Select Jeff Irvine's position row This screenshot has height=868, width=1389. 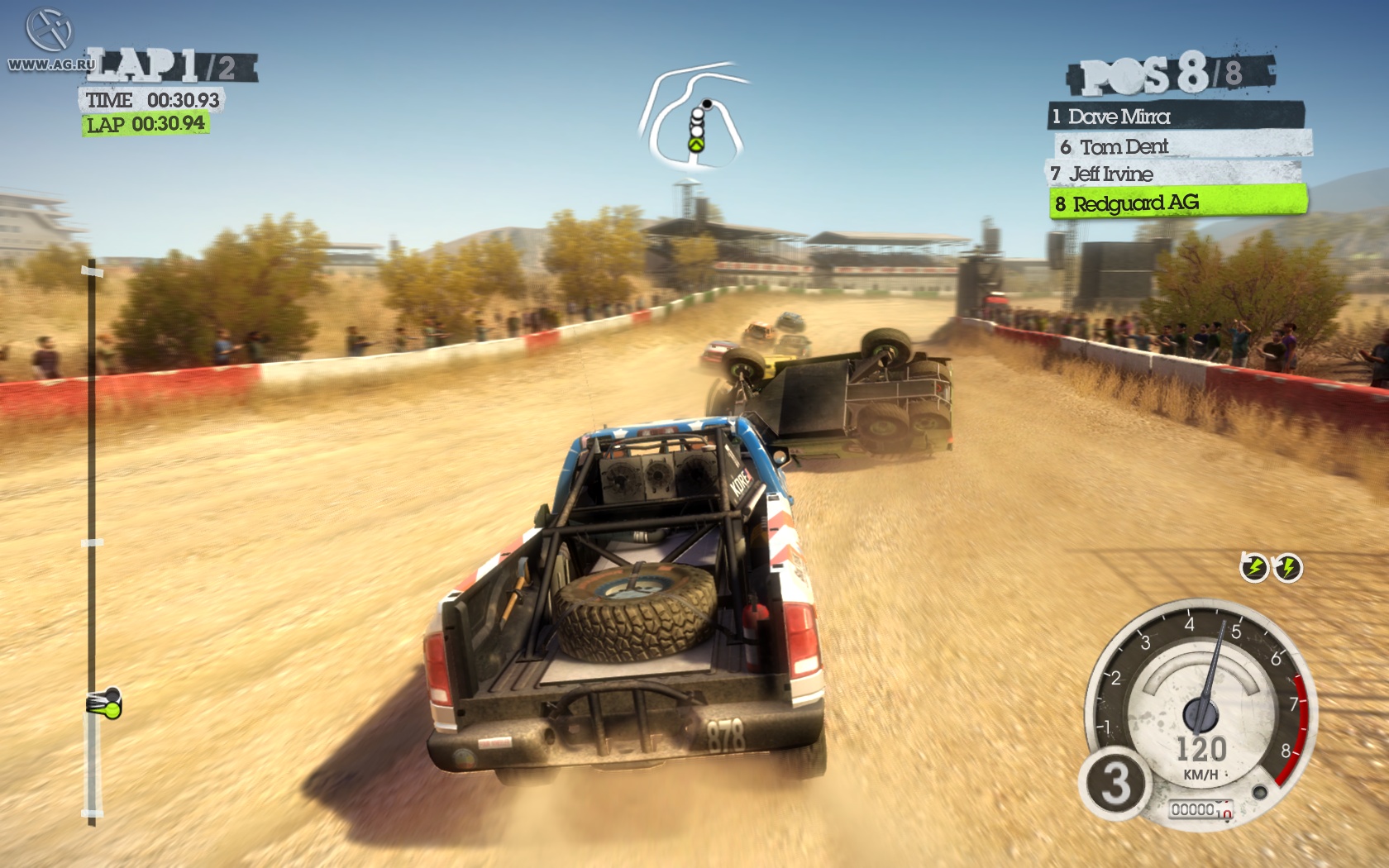coord(1172,174)
